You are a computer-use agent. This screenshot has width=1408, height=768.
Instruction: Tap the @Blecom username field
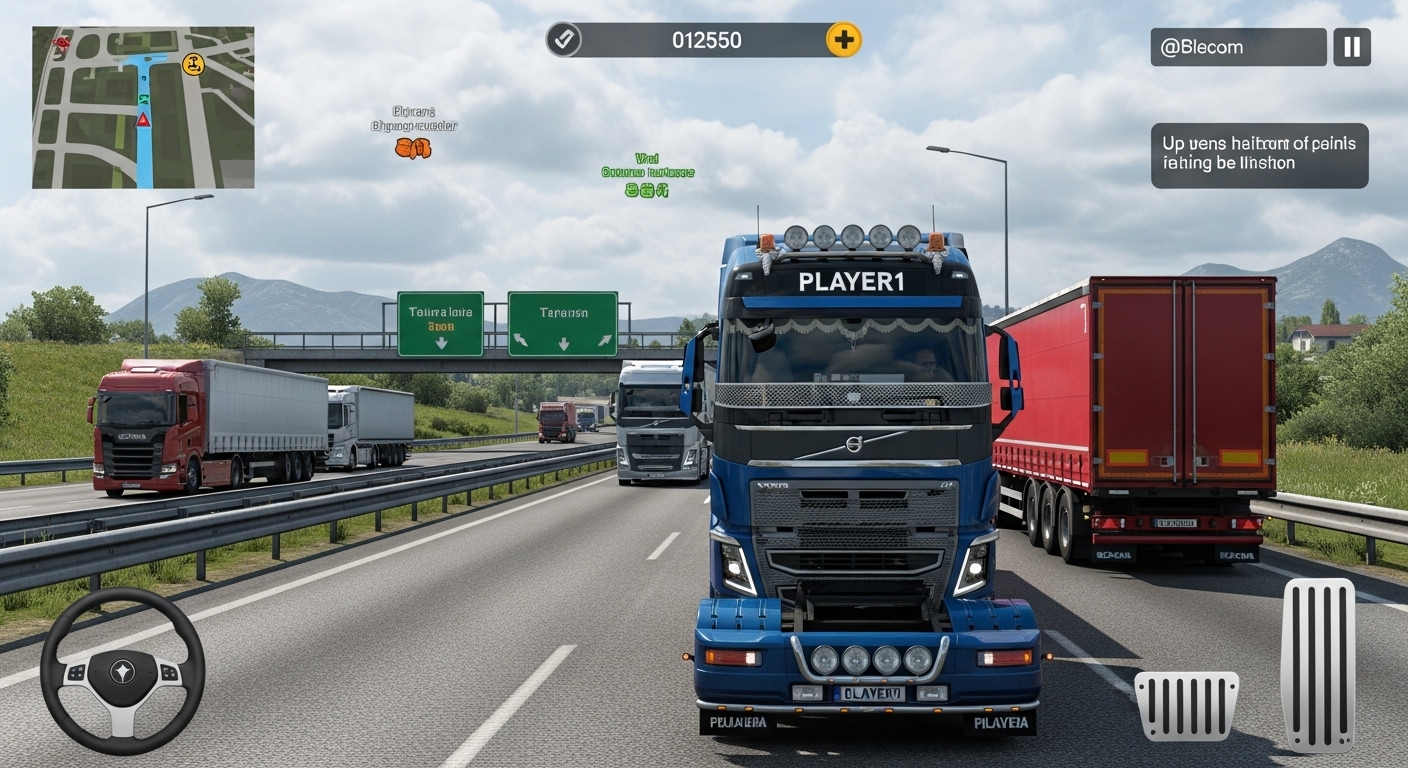coord(1238,47)
